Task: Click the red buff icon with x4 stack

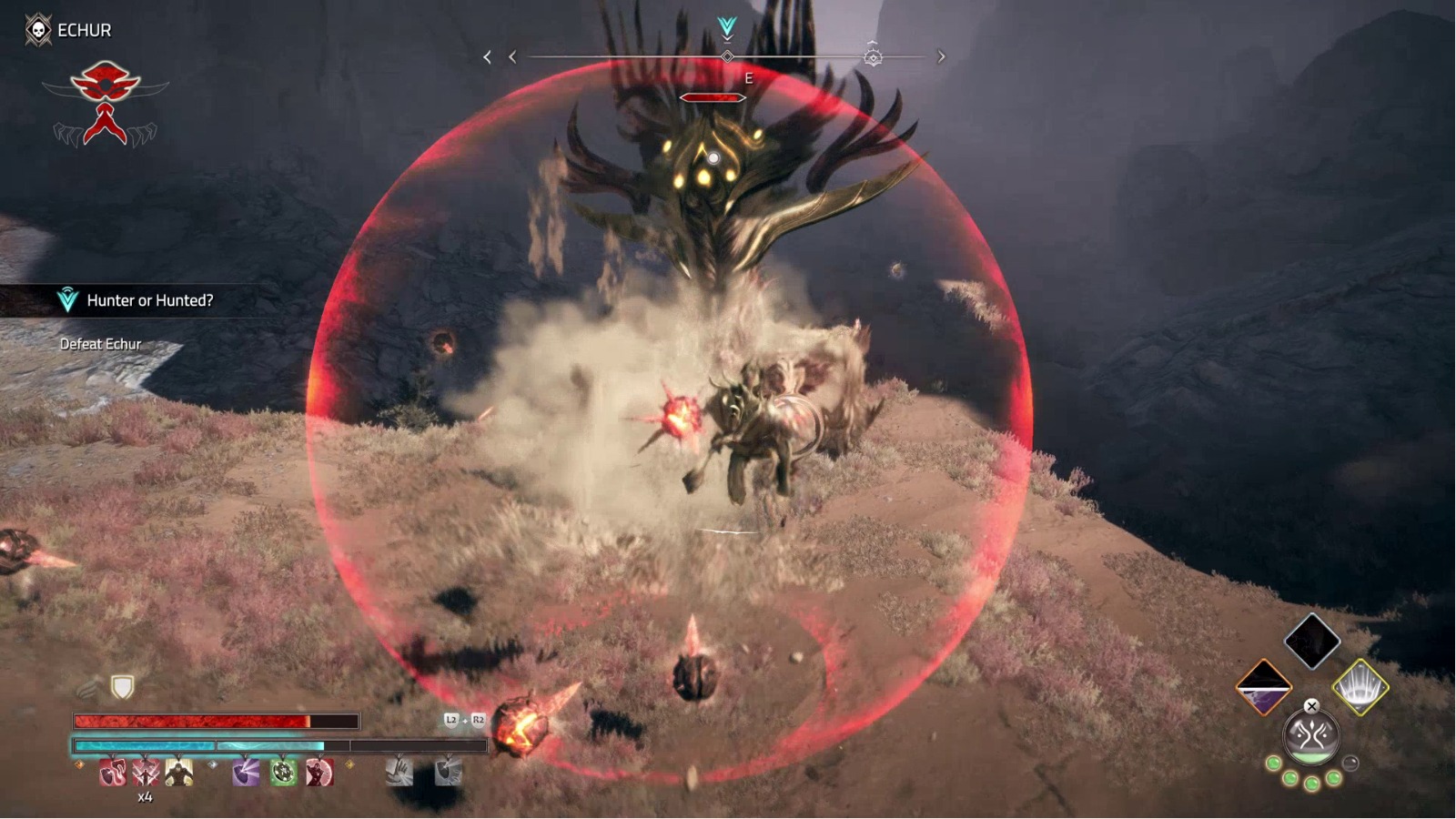Action: point(146,773)
